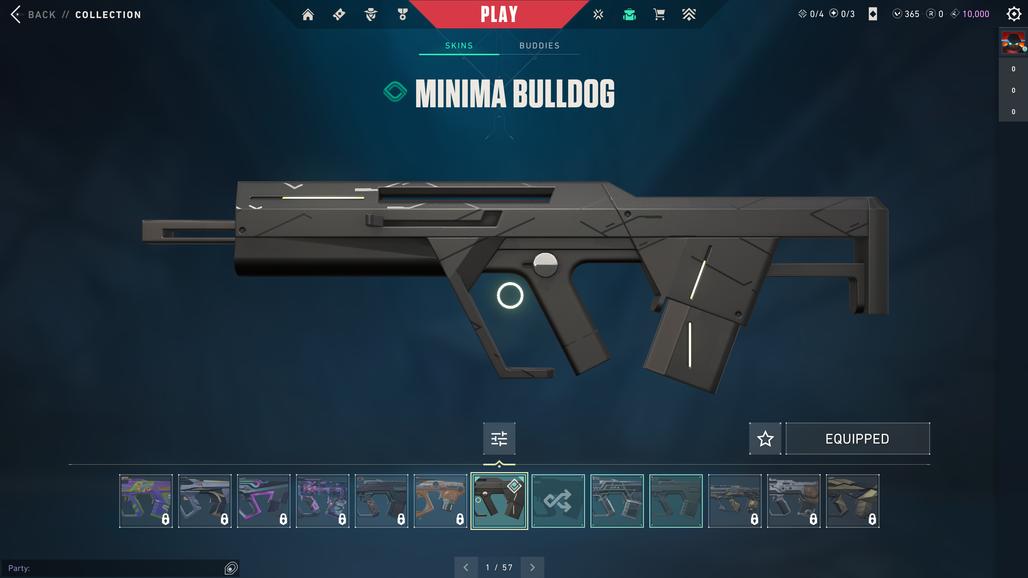Select the highlighted Minima Bulldog thumbnail
The width and height of the screenshot is (1028, 578).
point(499,501)
